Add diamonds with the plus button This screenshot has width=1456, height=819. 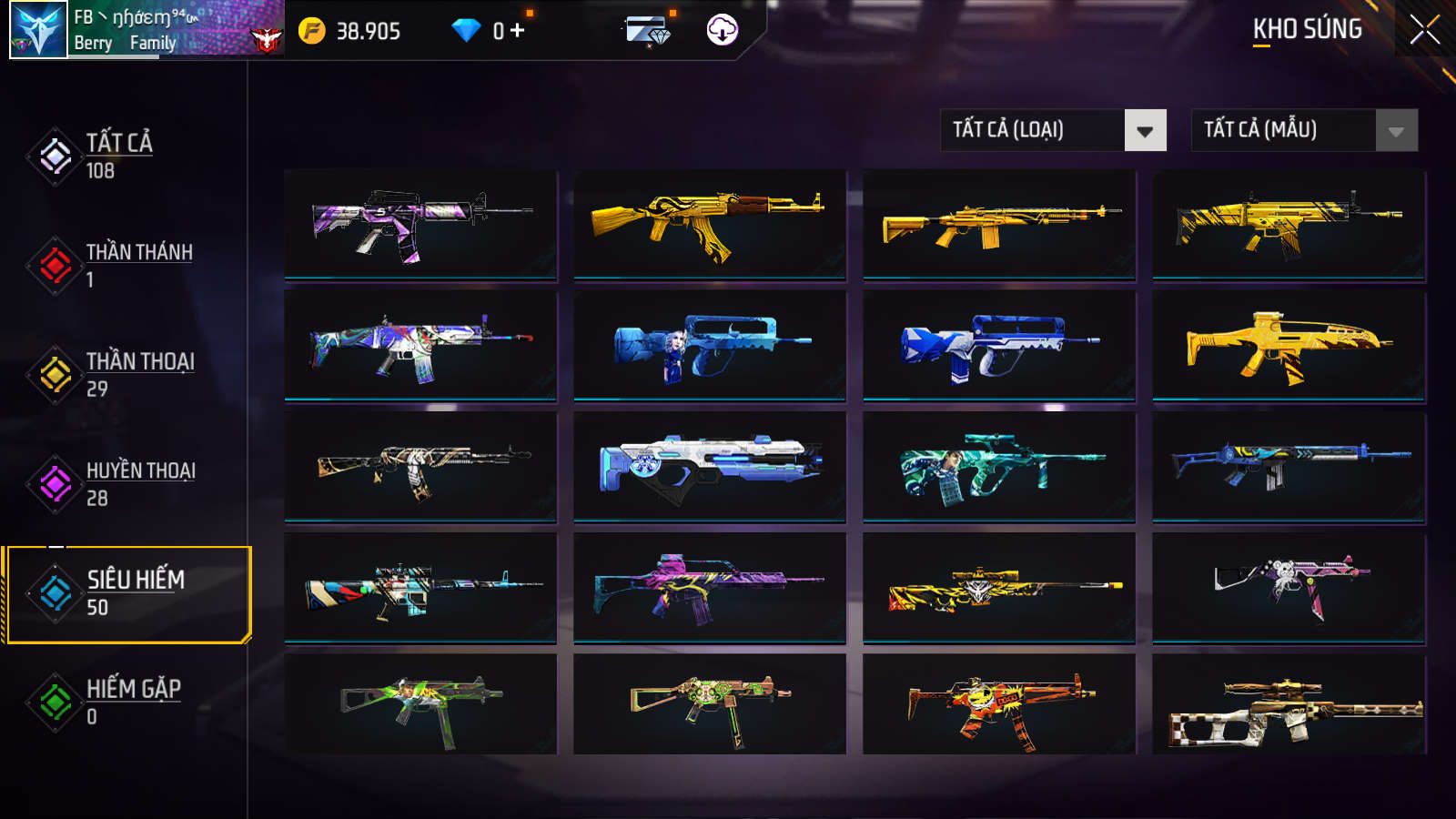pyautogui.click(x=518, y=31)
